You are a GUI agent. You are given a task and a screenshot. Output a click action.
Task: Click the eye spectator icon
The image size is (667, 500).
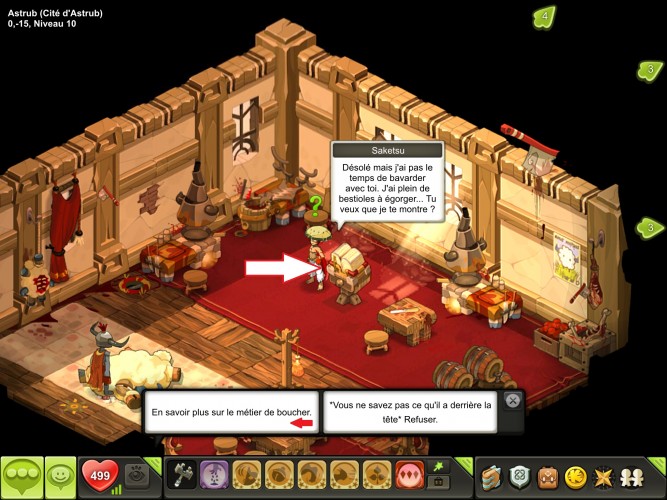(x=137, y=476)
